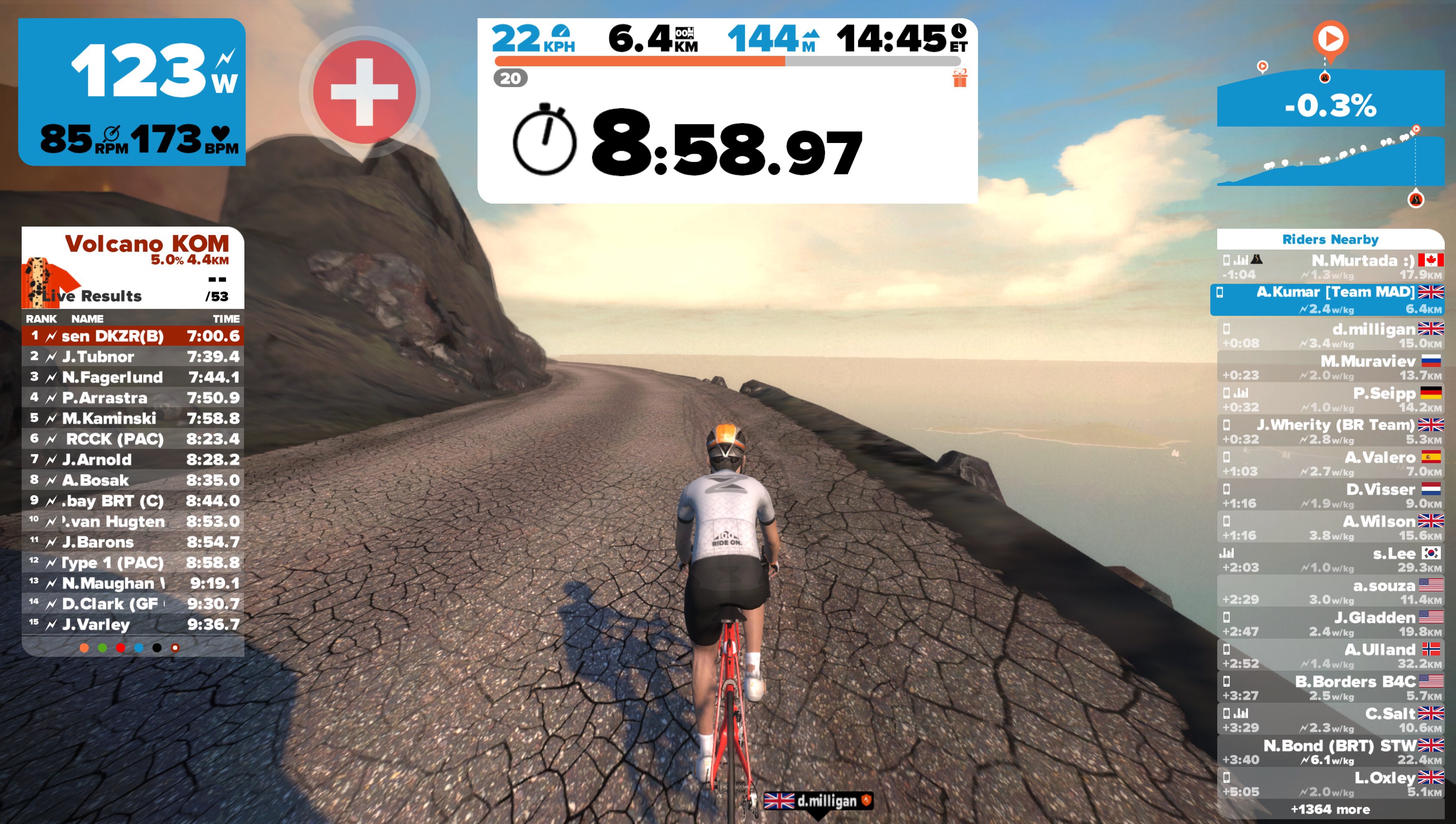
Task: View J.Wherity (BR Team) rider
Action: (1330, 431)
